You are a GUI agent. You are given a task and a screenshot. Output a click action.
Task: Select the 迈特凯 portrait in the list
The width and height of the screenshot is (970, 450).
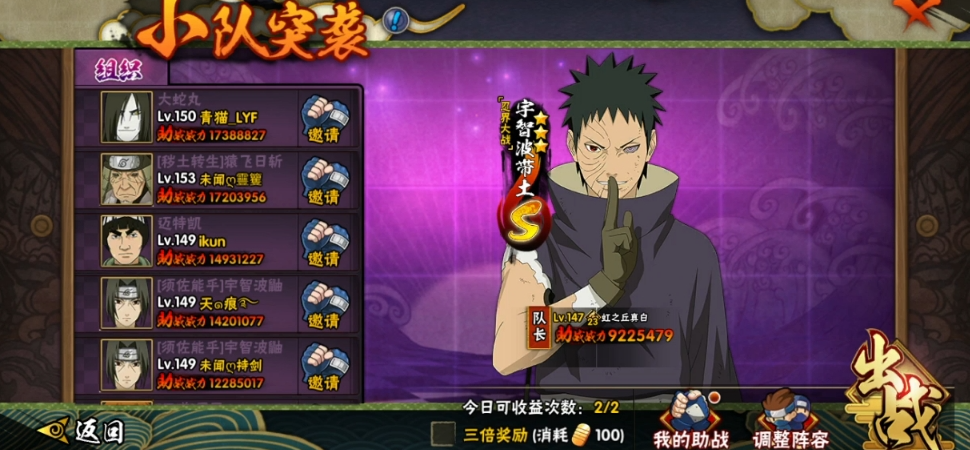coord(127,241)
